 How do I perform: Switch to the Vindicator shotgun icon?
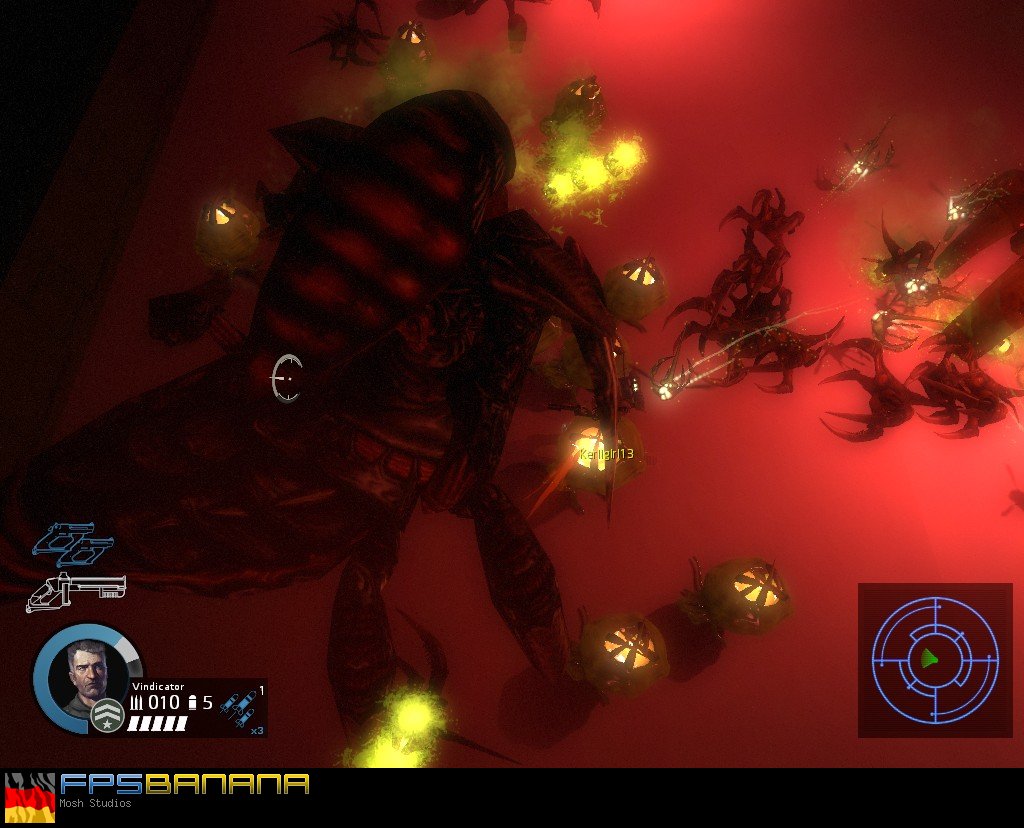tap(75, 591)
